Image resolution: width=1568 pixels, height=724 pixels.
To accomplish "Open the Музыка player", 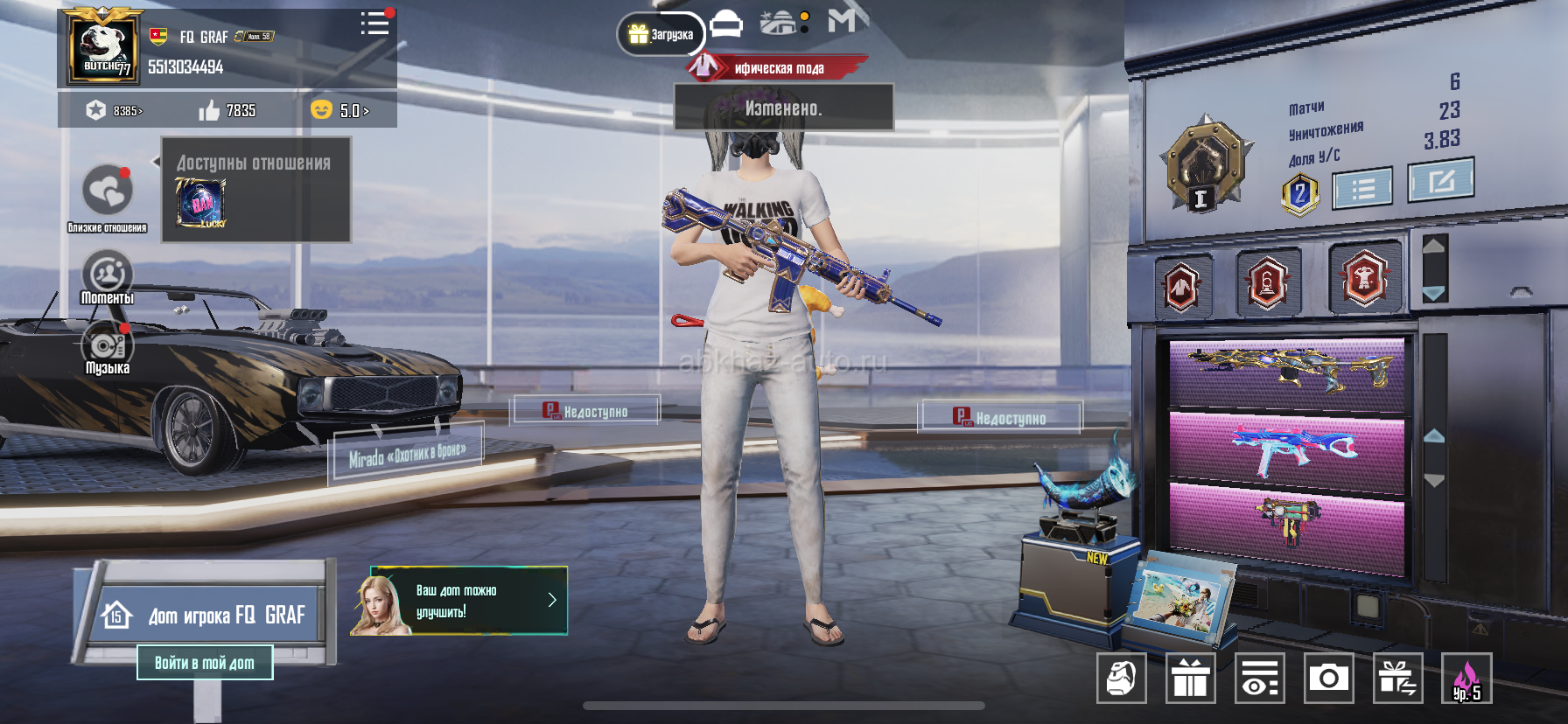I will 108,346.
